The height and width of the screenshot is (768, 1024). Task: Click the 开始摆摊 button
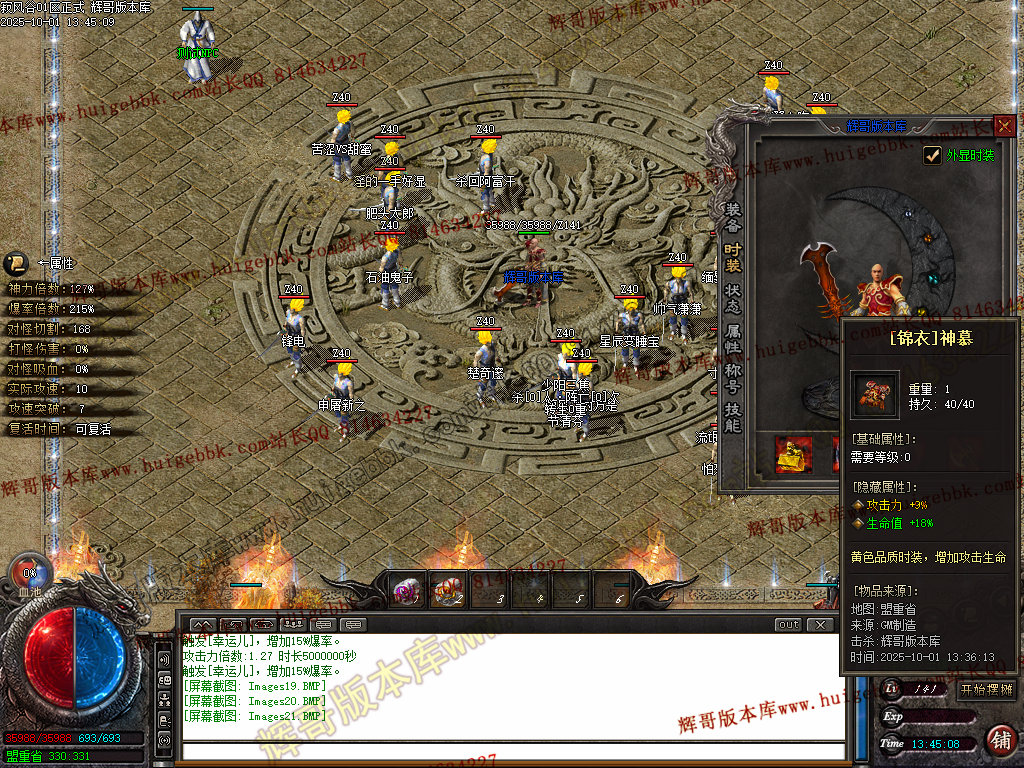coord(985,689)
